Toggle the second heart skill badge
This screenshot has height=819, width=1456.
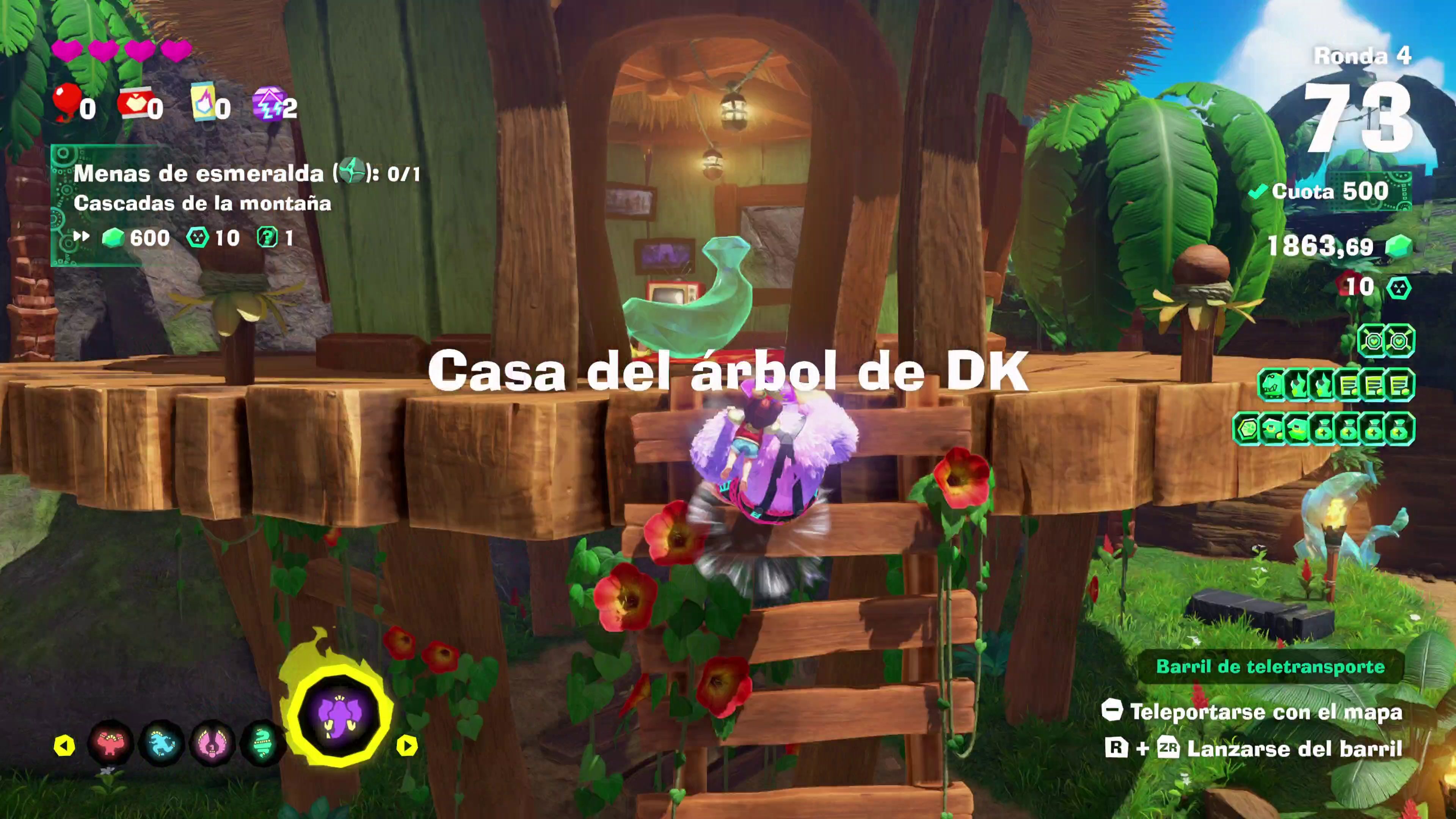pyautogui.click(x=1400, y=340)
